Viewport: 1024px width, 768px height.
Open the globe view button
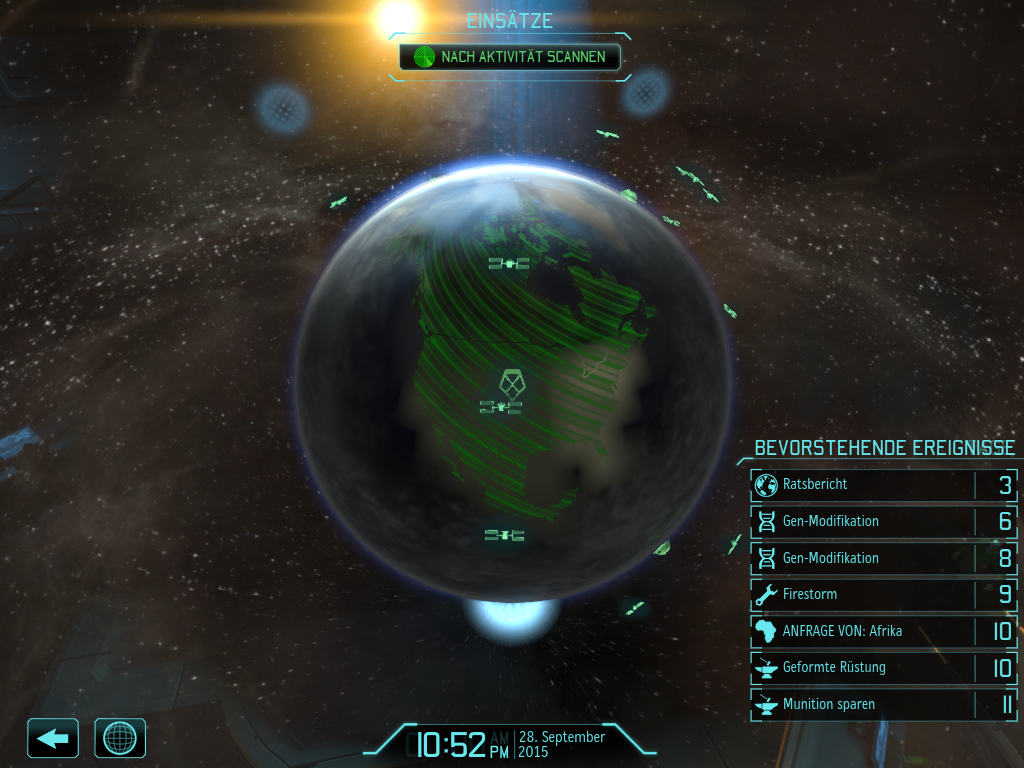tap(120, 738)
